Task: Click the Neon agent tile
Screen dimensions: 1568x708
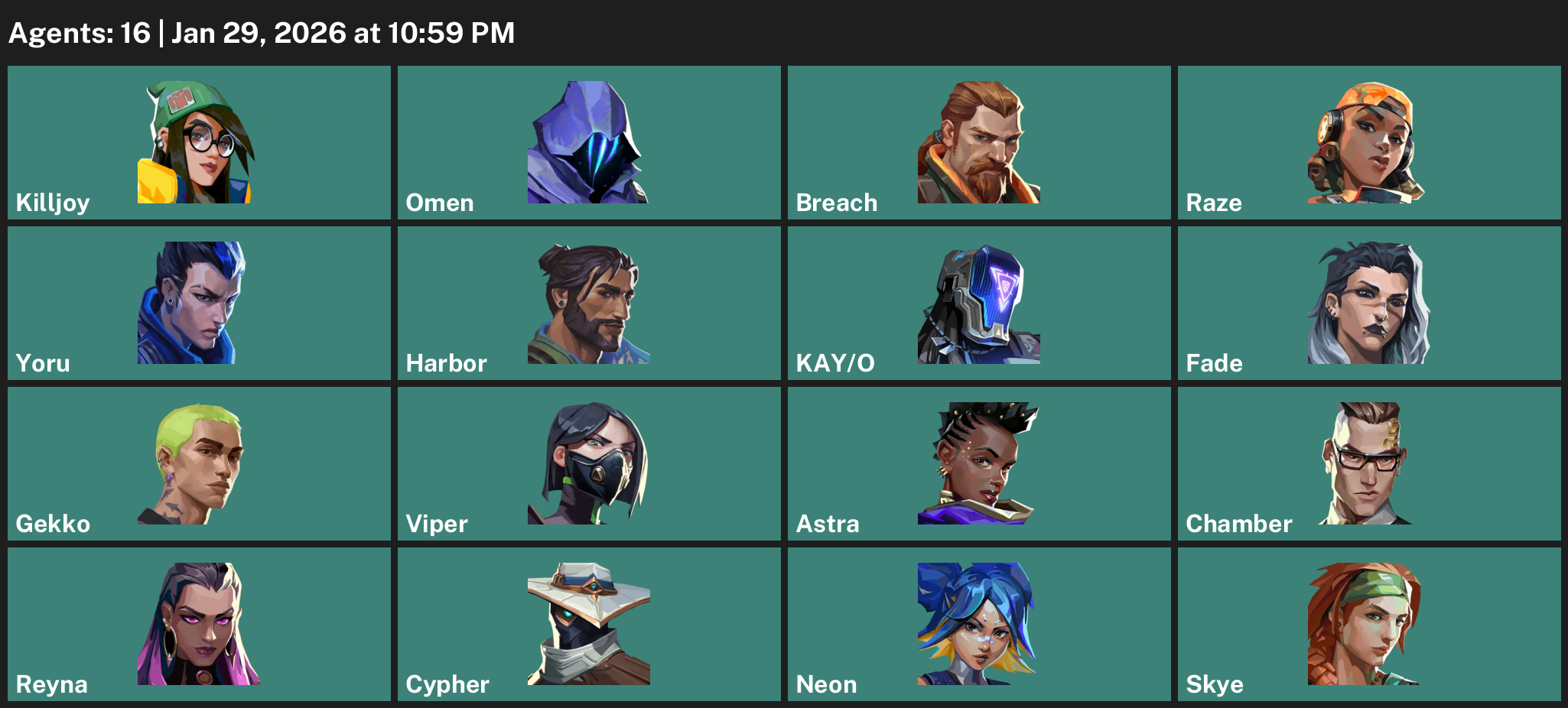Action: pos(979,624)
